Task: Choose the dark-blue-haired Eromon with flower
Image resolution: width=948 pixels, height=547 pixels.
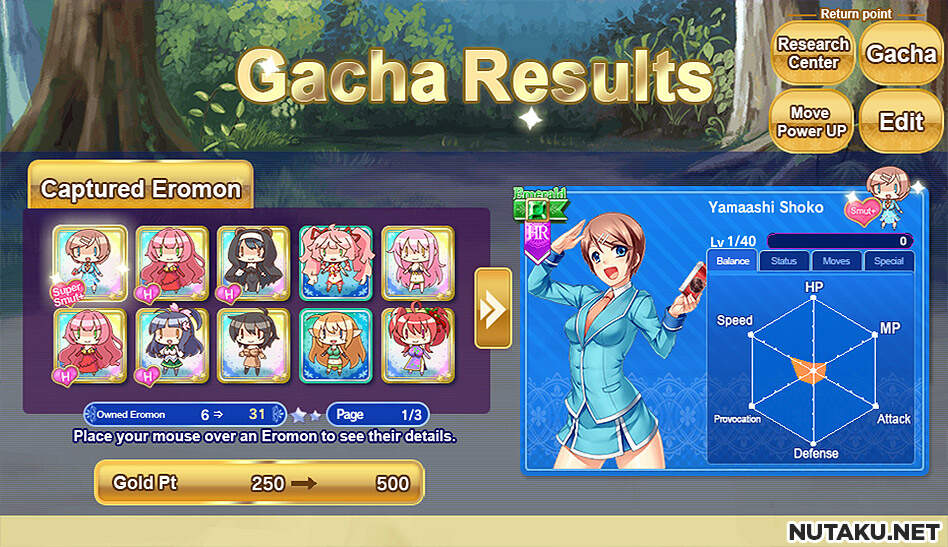Action: (173, 345)
